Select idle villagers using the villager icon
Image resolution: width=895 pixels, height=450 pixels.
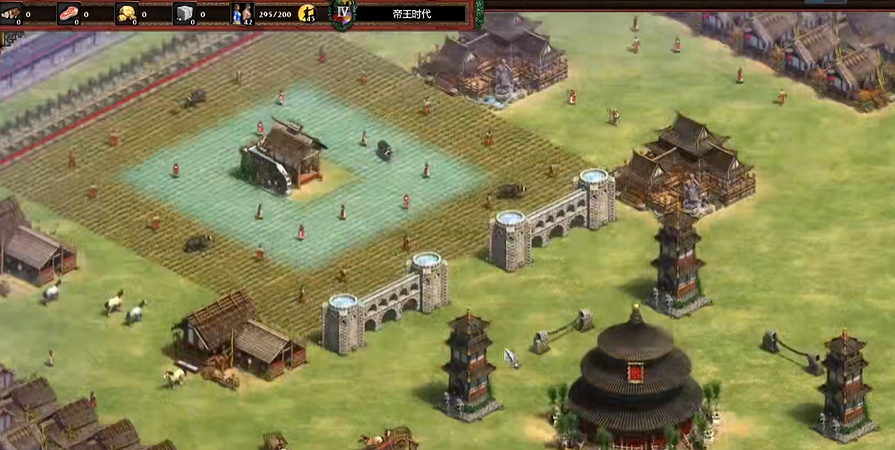[307, 14]
